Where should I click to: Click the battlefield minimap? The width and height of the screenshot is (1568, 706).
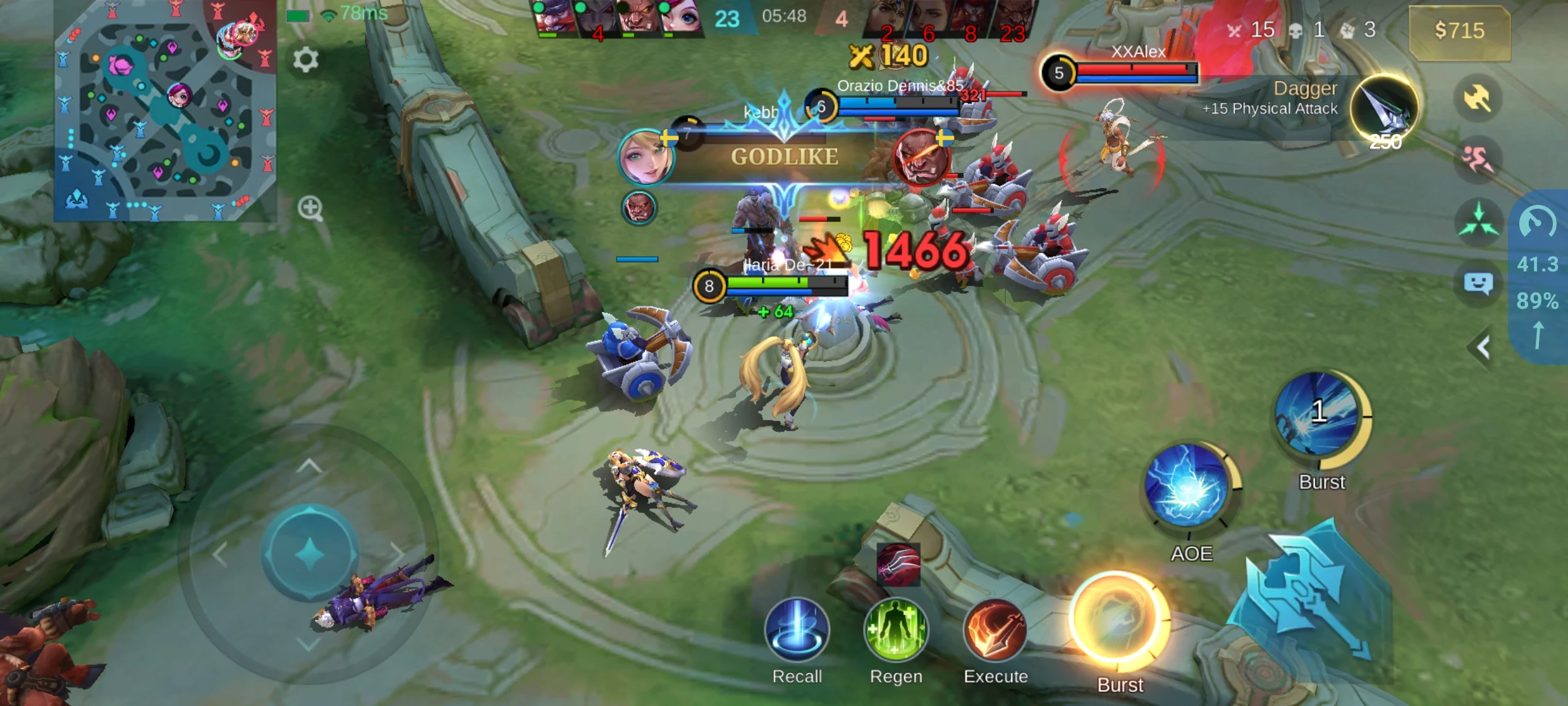click(x=166, y=111)
